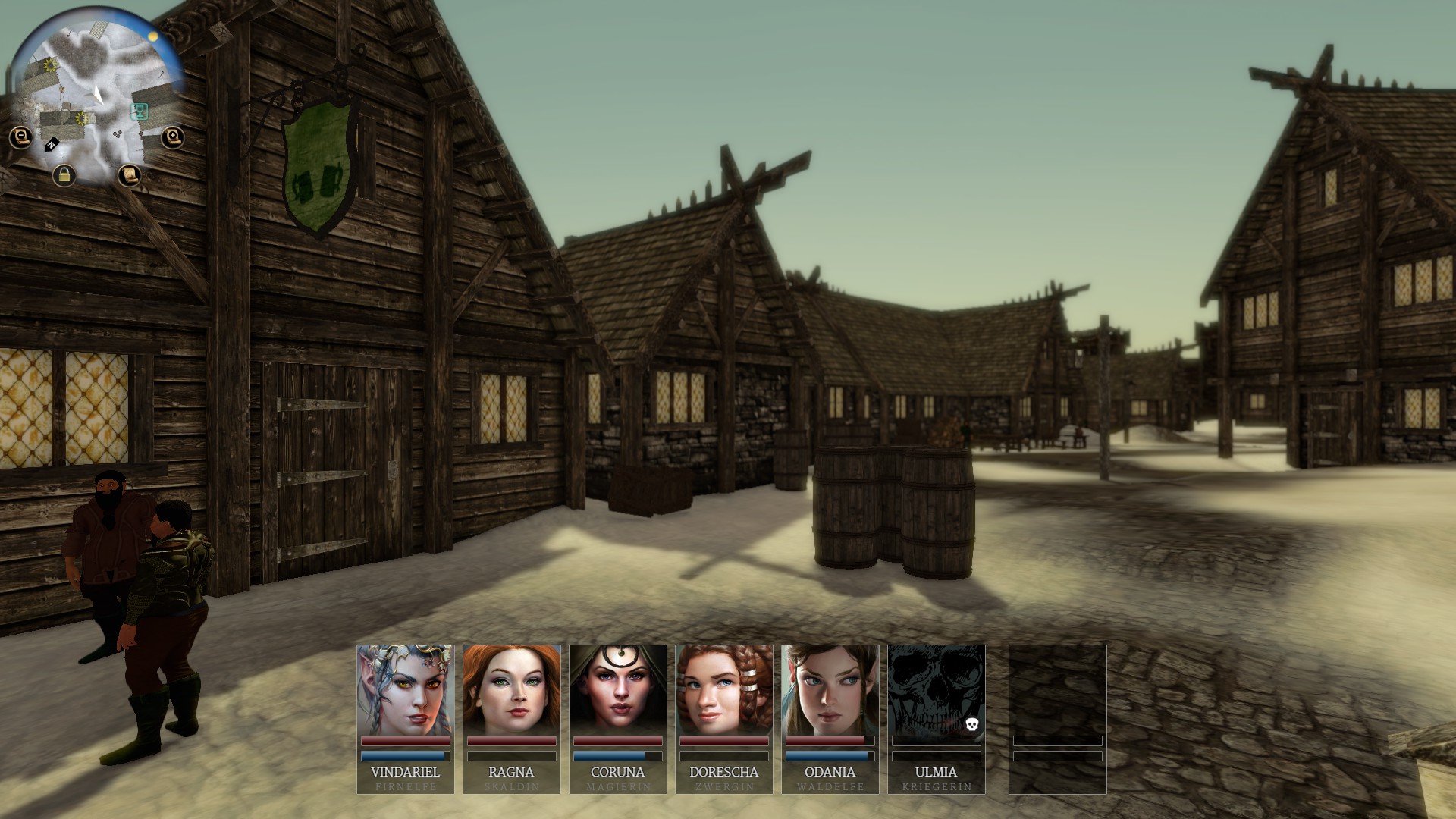Select Odania the Waldelfe portrait
1456x819 pixels.
pos(830,690)
